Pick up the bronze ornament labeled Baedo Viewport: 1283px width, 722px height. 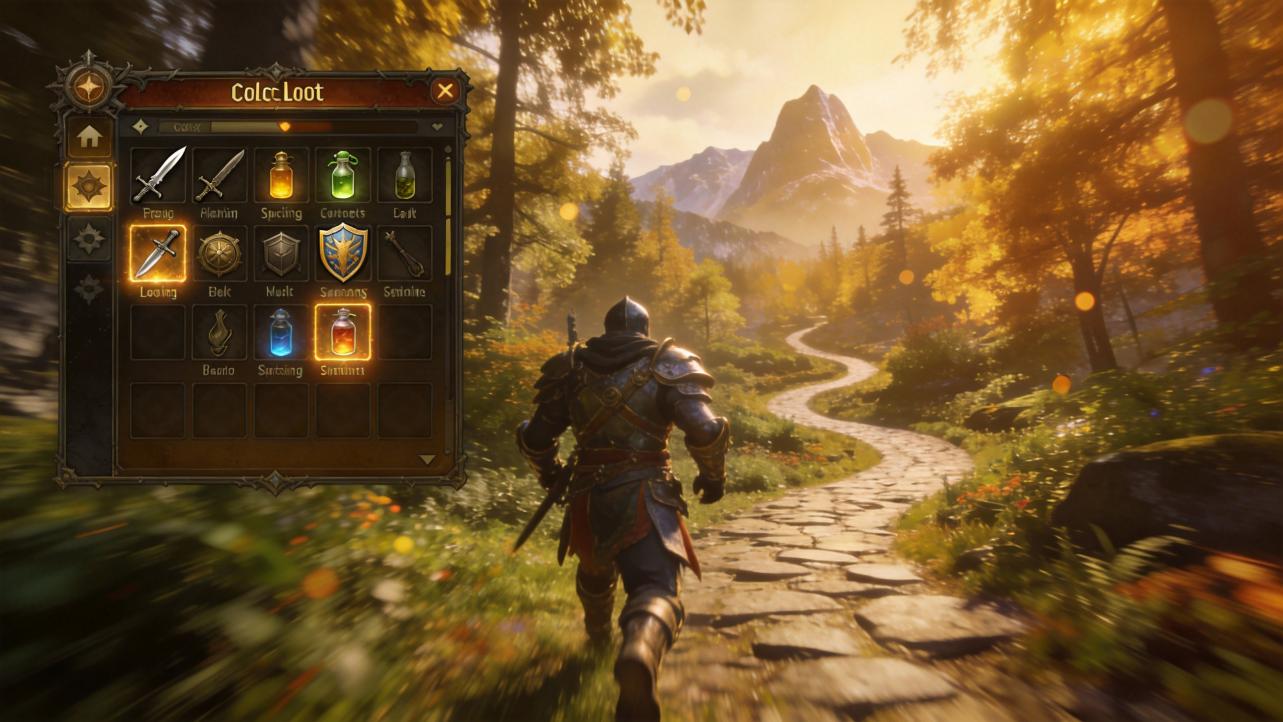[x=219, y=332]
